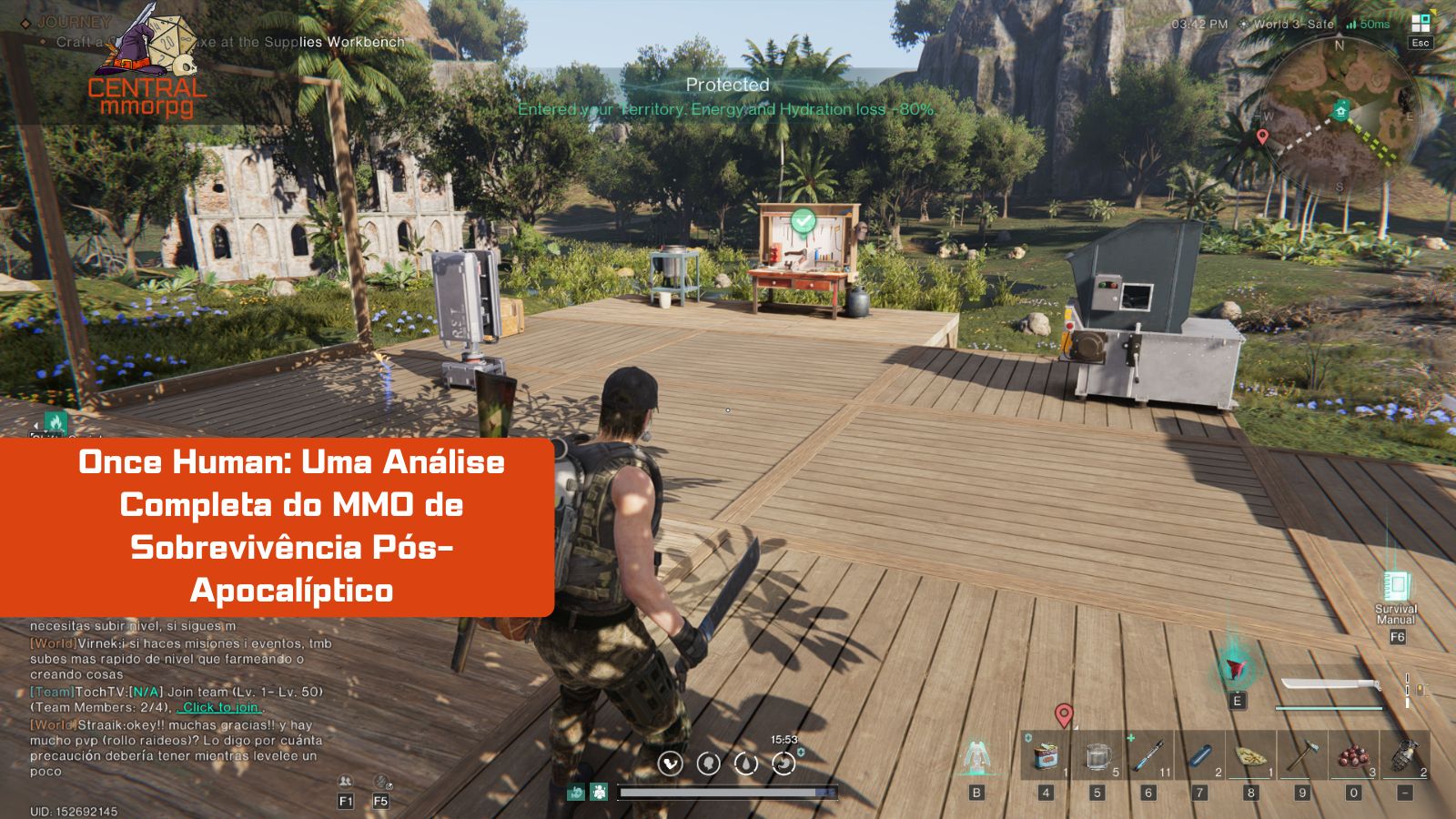1456x819 pixels.
Task: Click the 'Click to join' team invite link
Action: tap(219, 707)
